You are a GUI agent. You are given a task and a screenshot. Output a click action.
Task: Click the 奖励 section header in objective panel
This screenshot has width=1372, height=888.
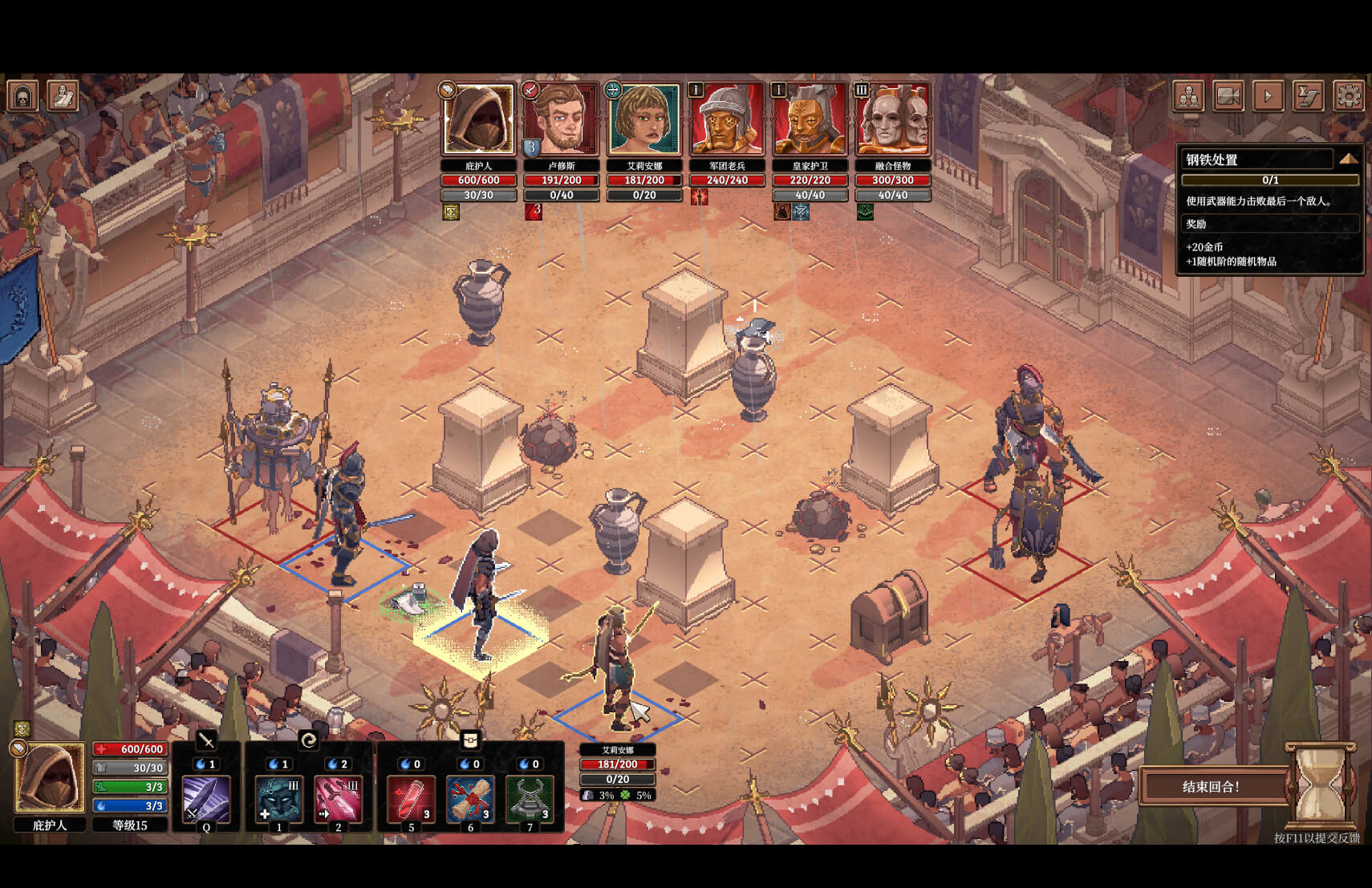click(x=1269, y=224)
